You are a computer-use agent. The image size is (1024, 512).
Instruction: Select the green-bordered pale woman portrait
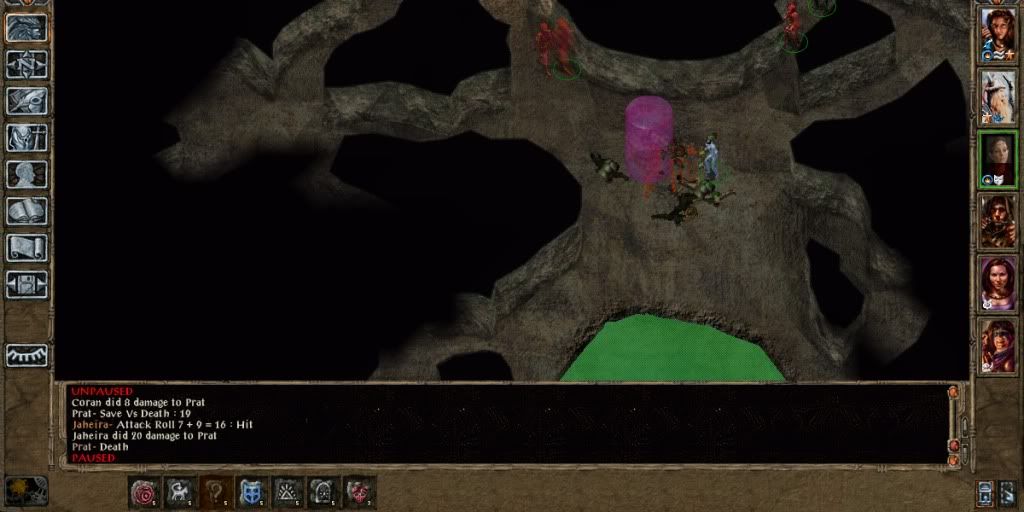pos(997,159)
